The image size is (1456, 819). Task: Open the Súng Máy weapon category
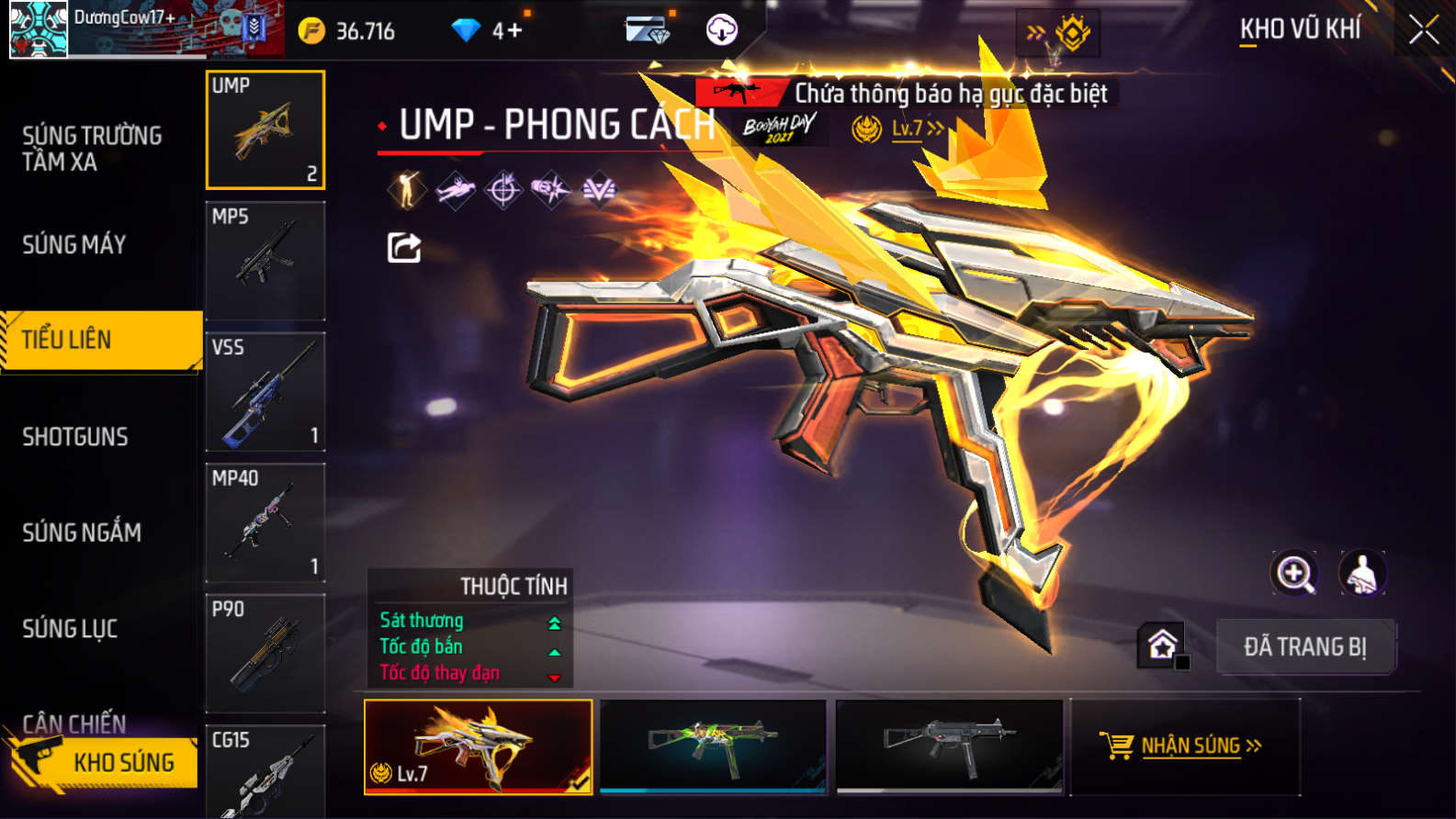(x=74, y=244)
